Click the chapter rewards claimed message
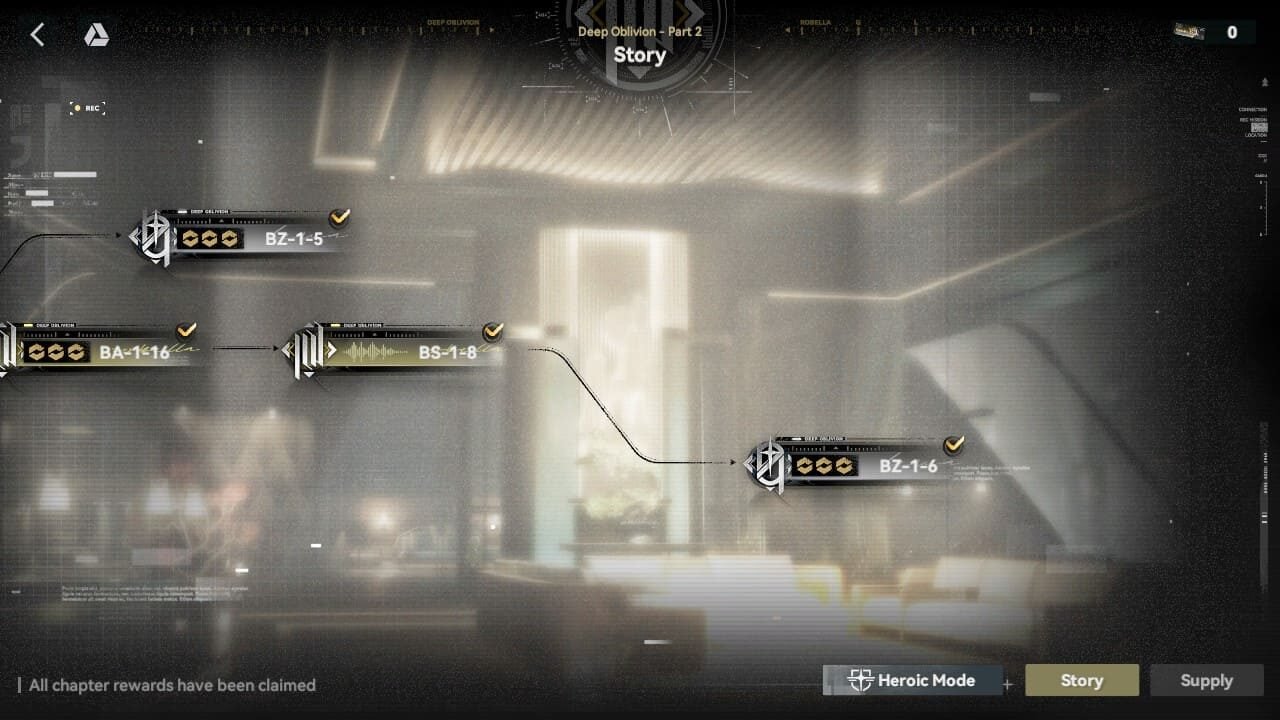This screenshot has height=720, width=1280. pos(170,685)
